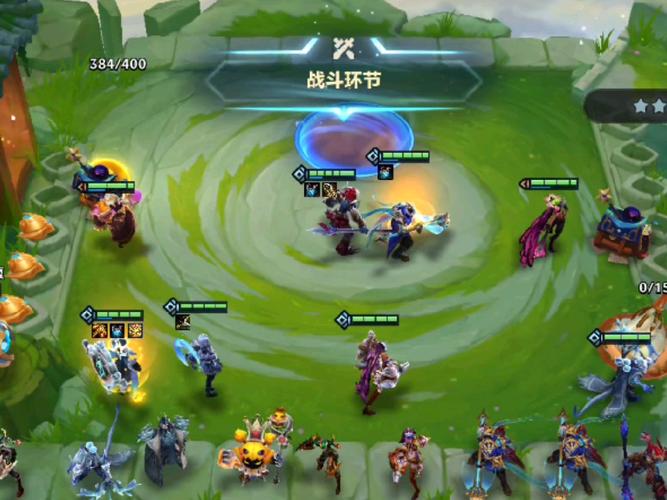Select the dark cloaked unit on the bench
Viewport: 667px width, 500px height.
[162, 448]
